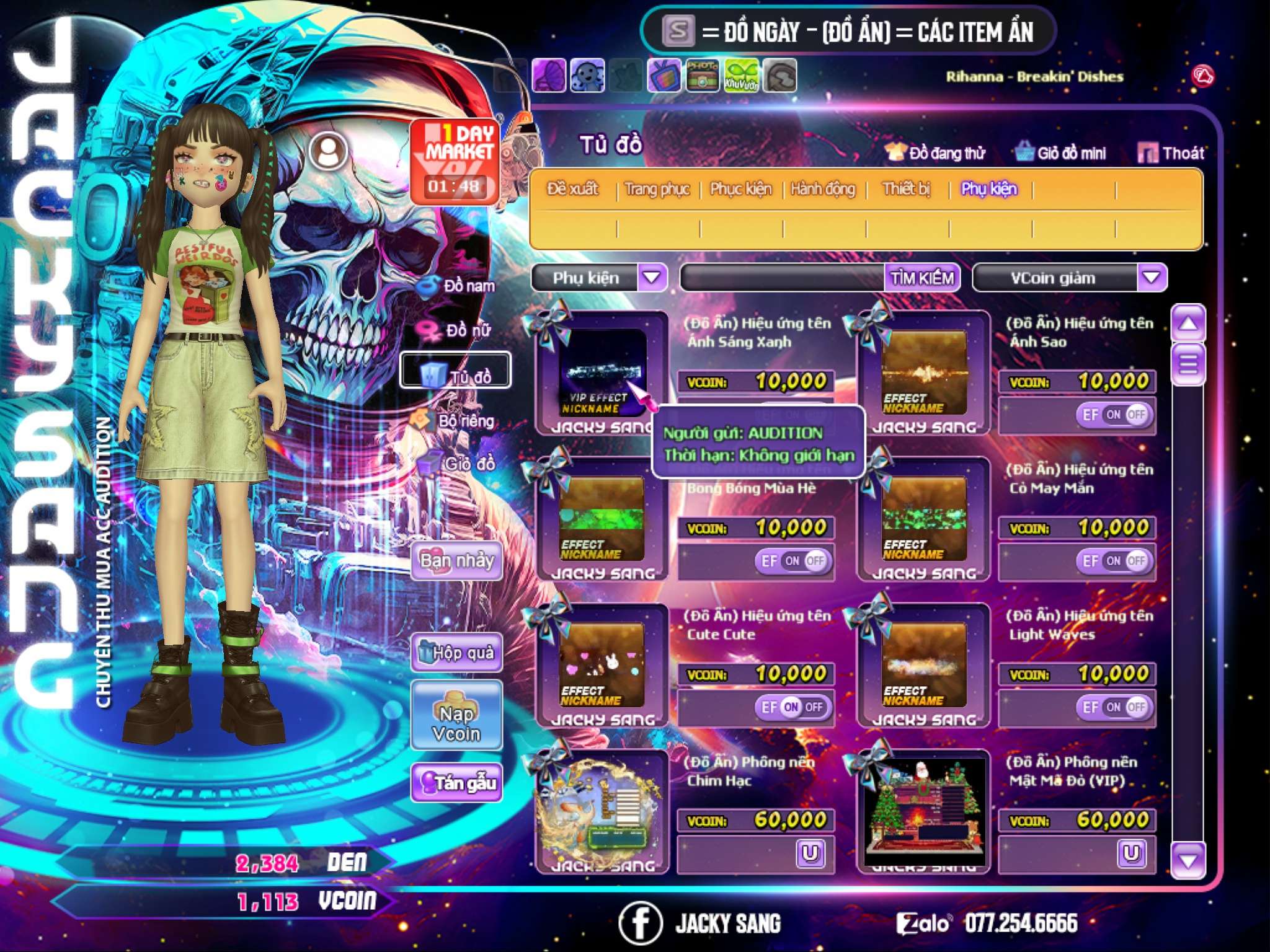The width and height of the screenshot is (1270, 952).
Task: Toggle the Cute Cute effect ON/OFF switch
Action: tap(793, 707)
